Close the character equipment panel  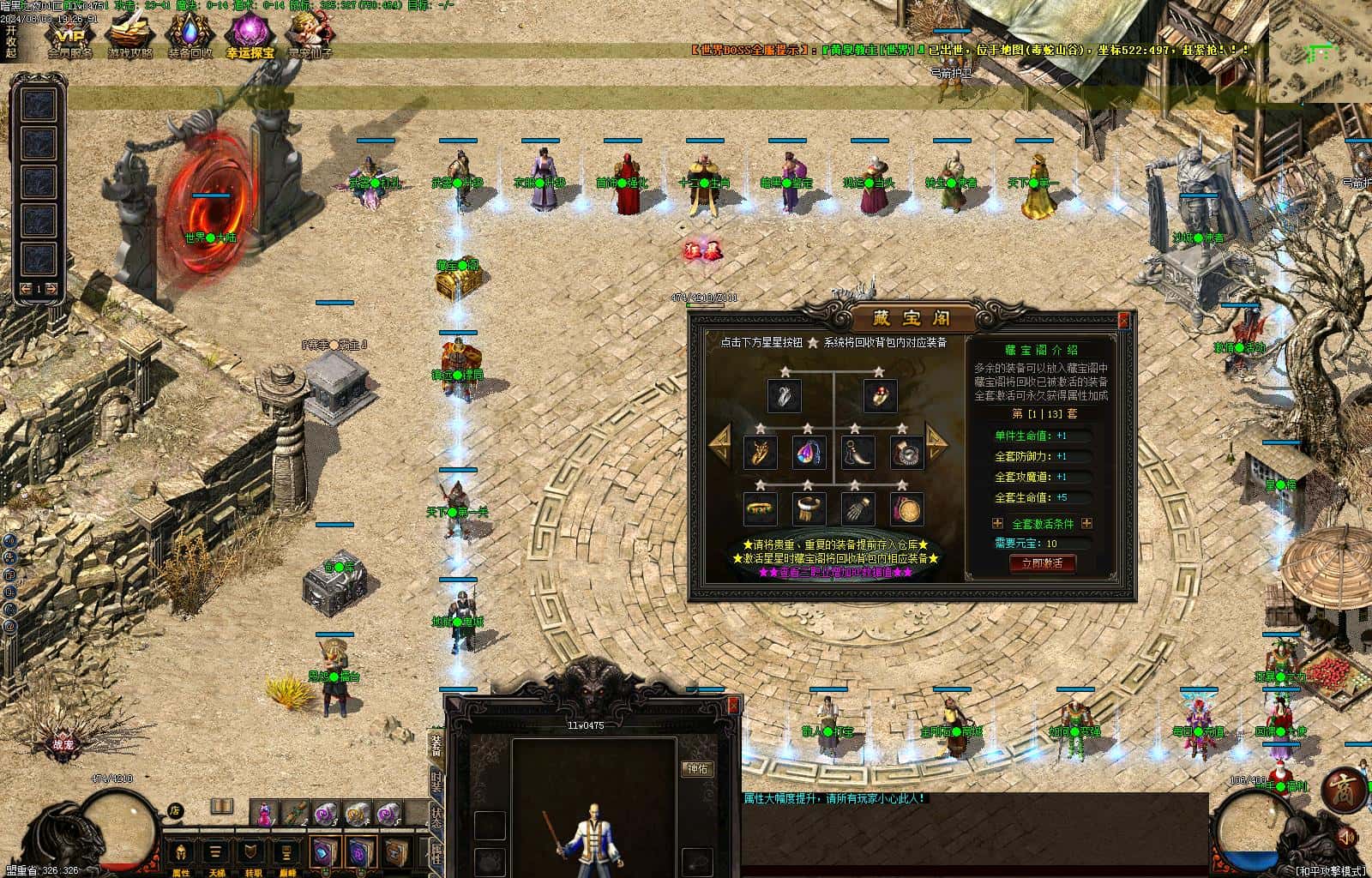click(x=733, y=704)
